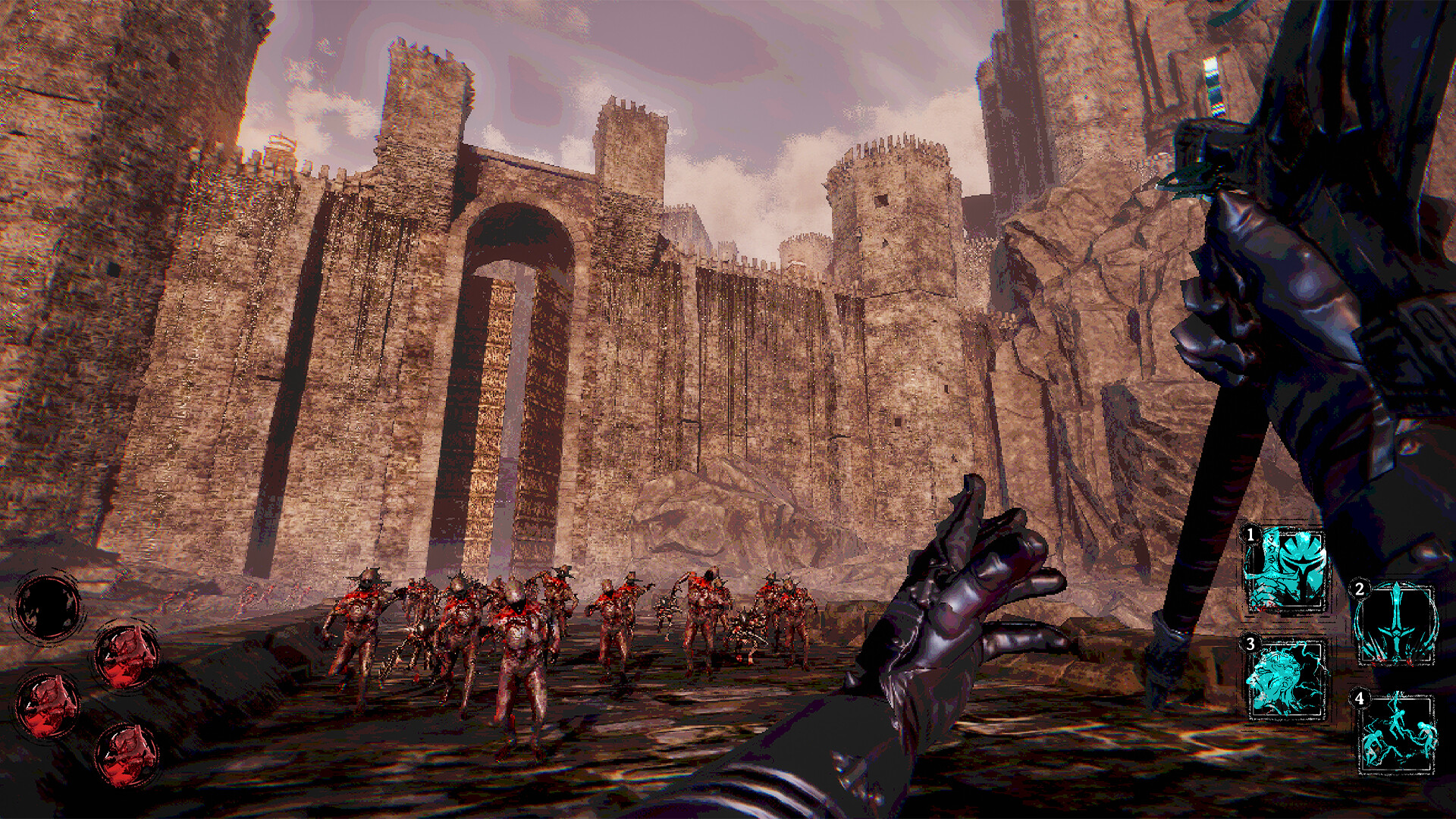Toggle the number badge on ability card 2
Image resolution: width=1456 pixels, height=819 pixels.
click(x=1360, y=589)
